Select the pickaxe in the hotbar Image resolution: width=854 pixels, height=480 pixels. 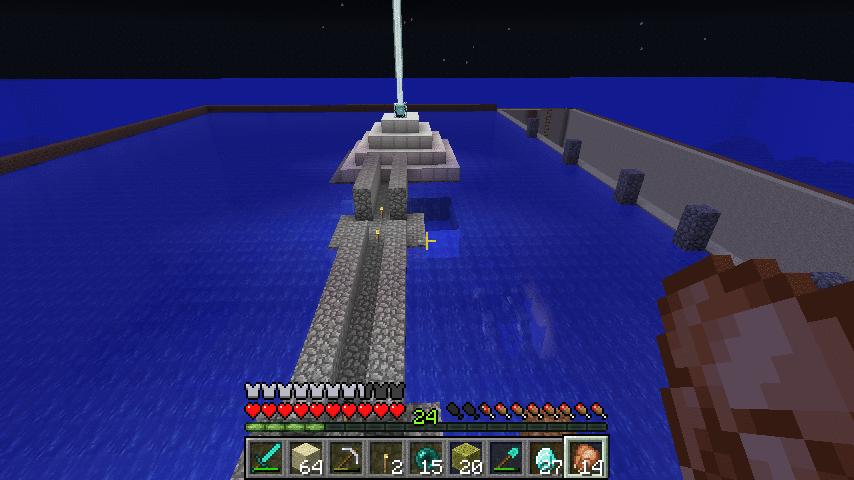[x=347, y=458]
